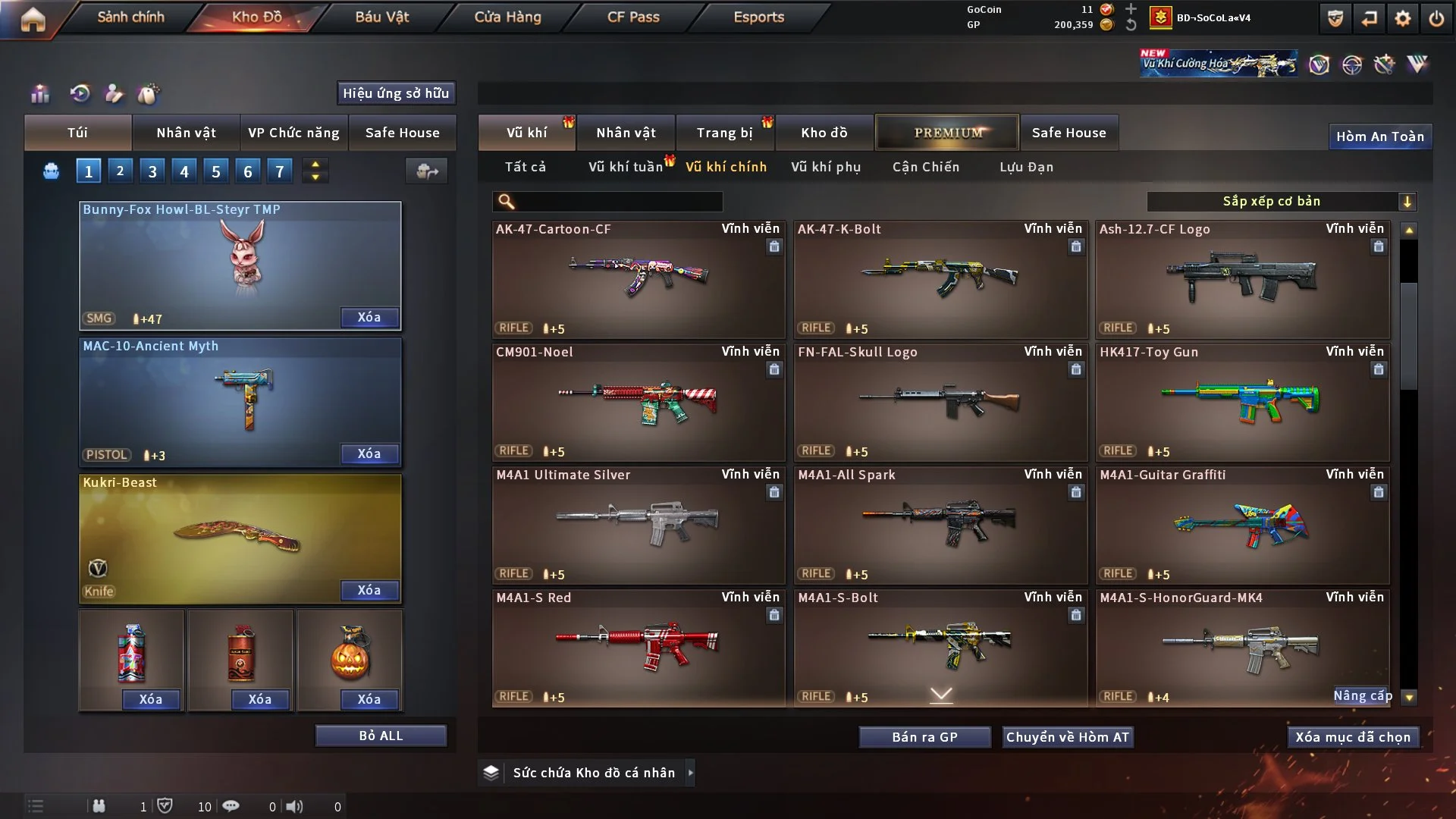Focus the weapon search field
The width and height of the screenshot is (1456, 819).
pos(618,201)
